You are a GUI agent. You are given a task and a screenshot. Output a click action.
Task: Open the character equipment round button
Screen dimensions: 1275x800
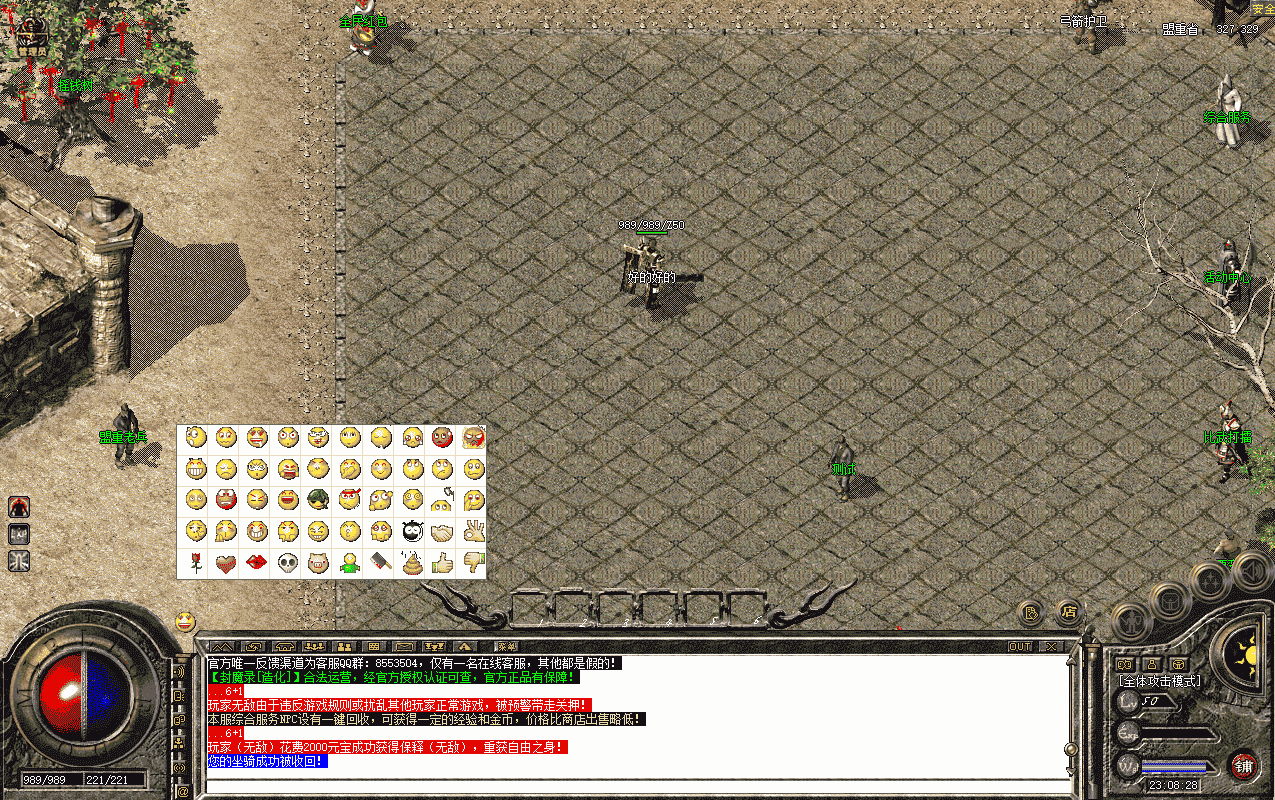tap(1133, 623)
